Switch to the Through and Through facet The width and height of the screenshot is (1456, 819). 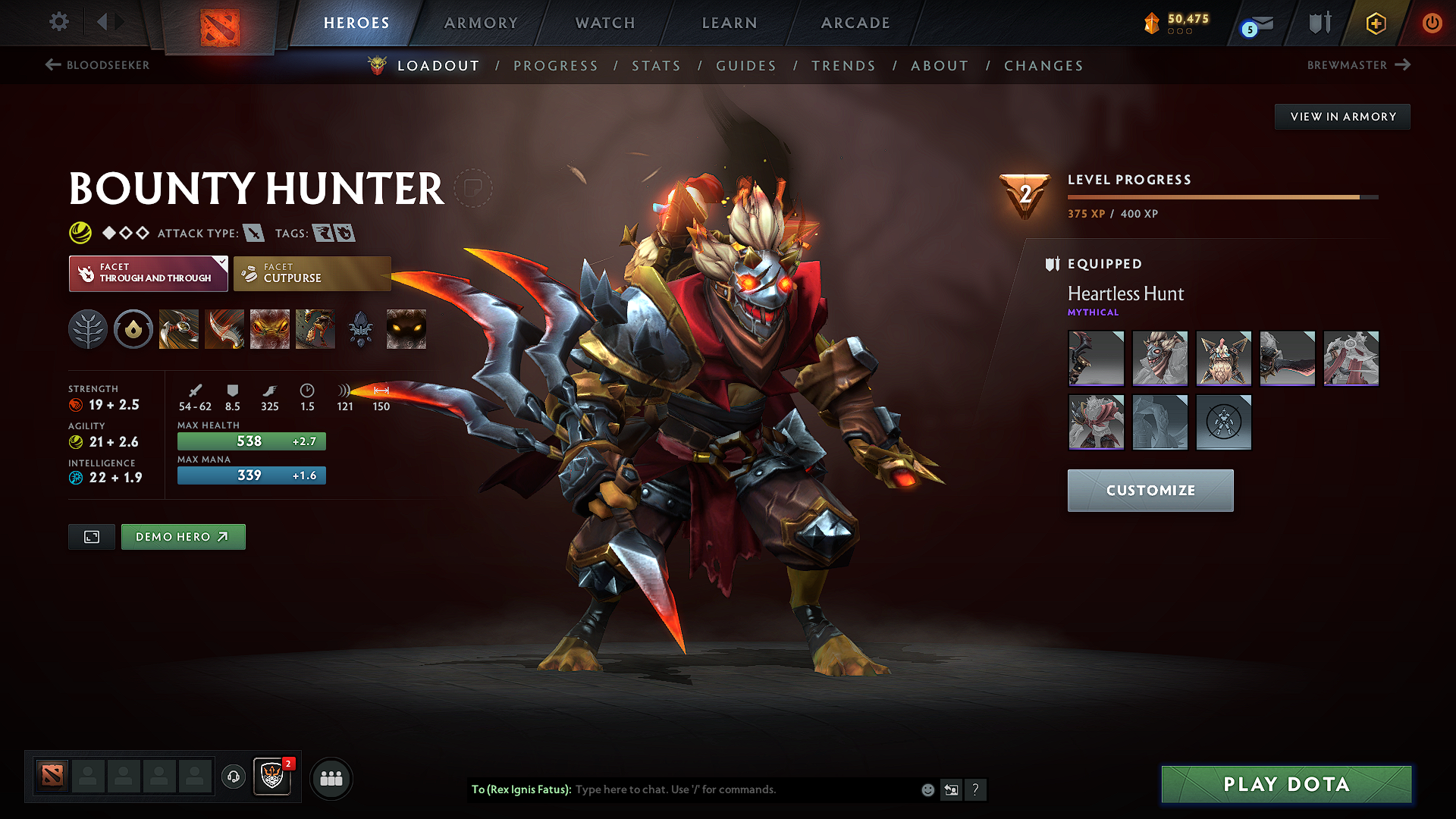[x=148, y=273]
